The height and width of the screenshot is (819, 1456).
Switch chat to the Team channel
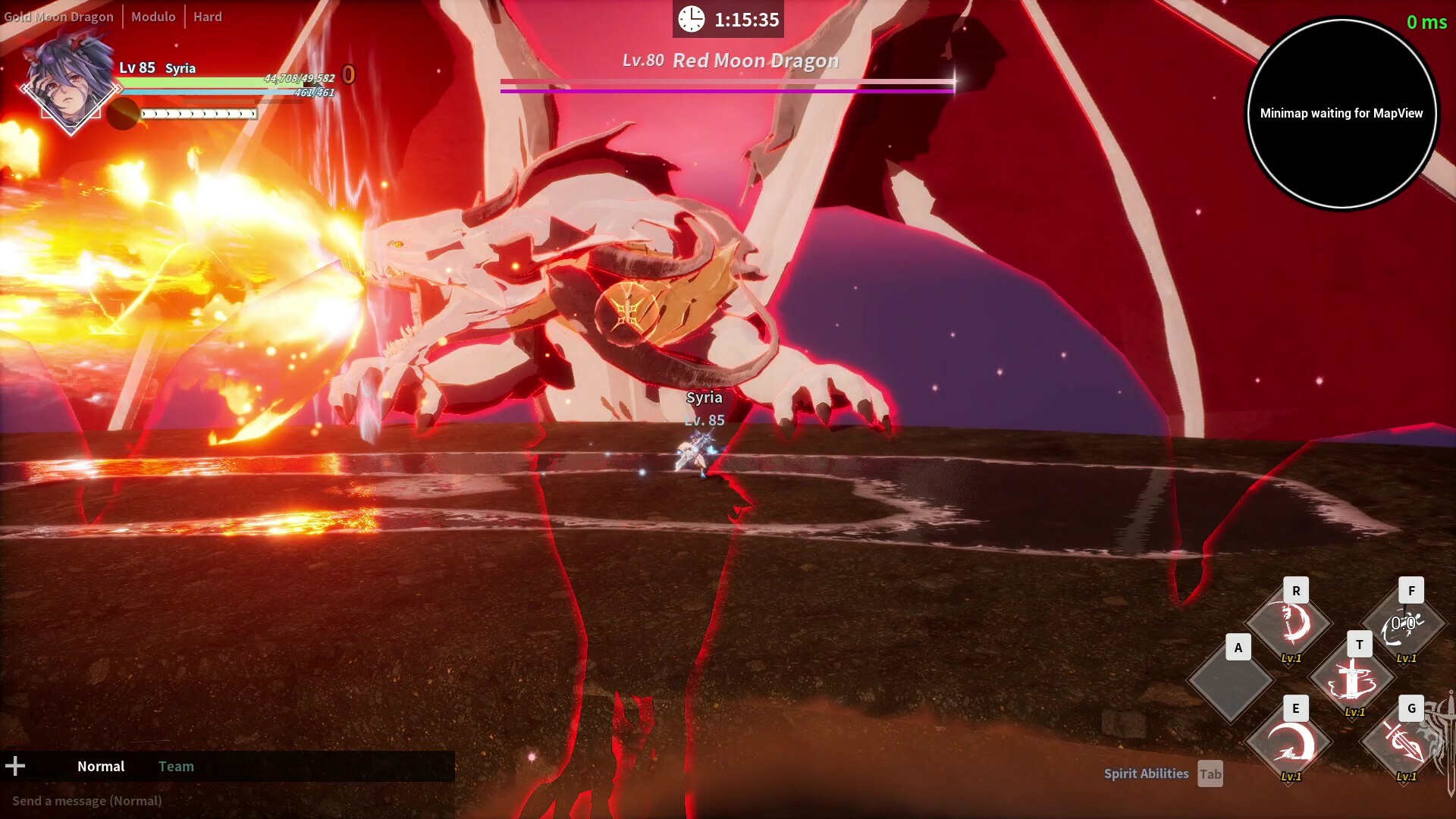176,766
